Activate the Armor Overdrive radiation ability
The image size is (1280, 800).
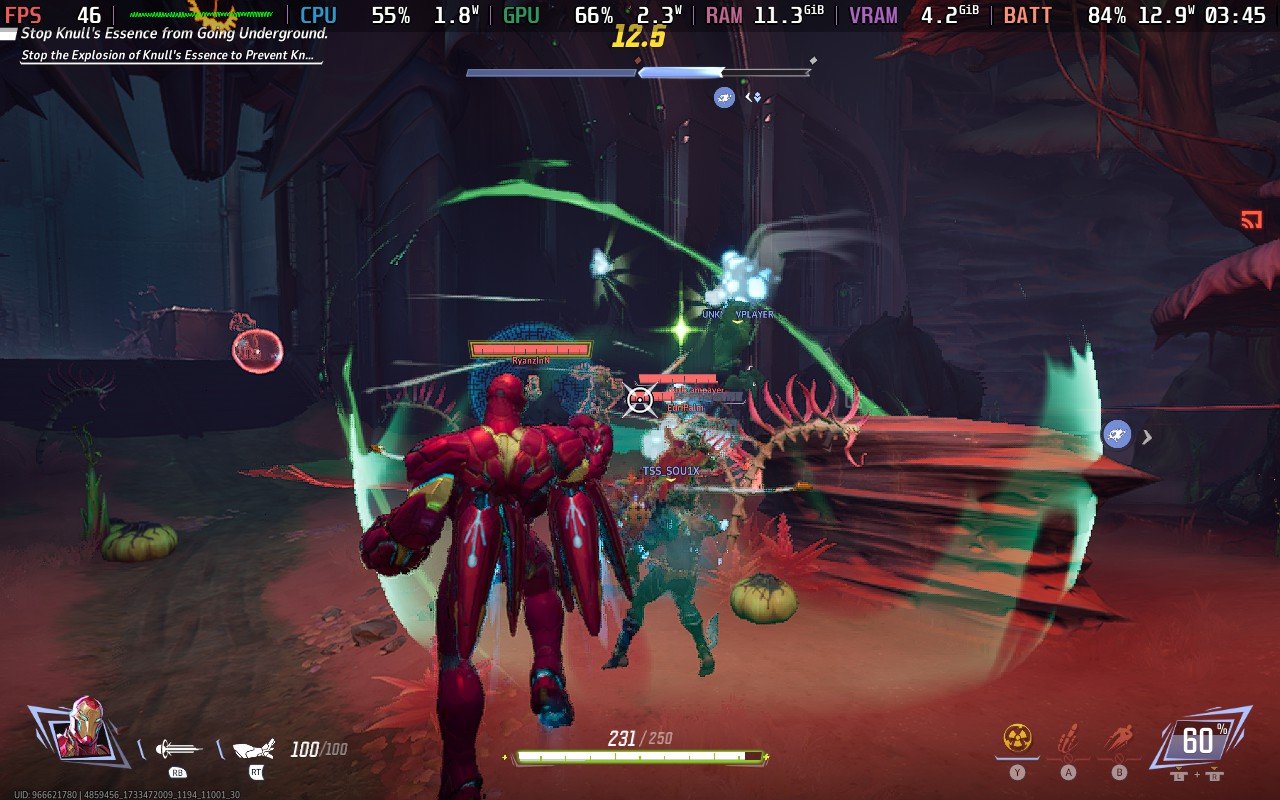point(1017,740)
